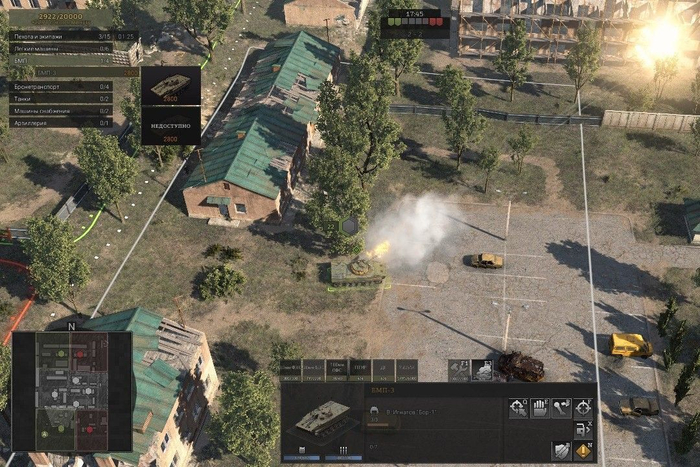Select the first ammunition type slot
The height and width of the screenshot is (467, 700).
291,370
